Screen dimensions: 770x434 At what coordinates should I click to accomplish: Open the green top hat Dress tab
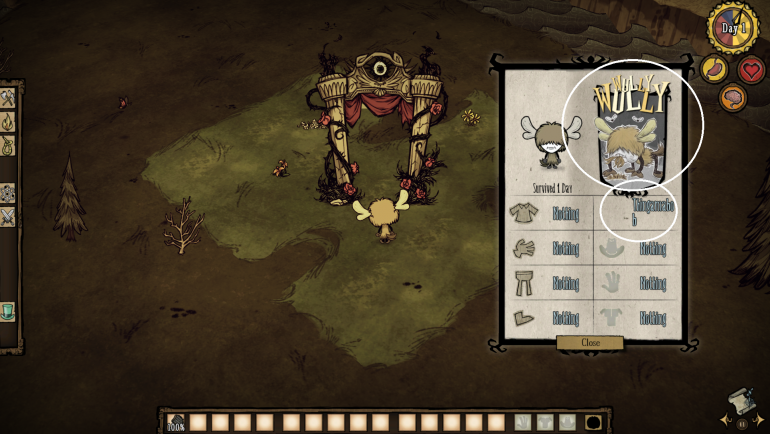[7, 311]
